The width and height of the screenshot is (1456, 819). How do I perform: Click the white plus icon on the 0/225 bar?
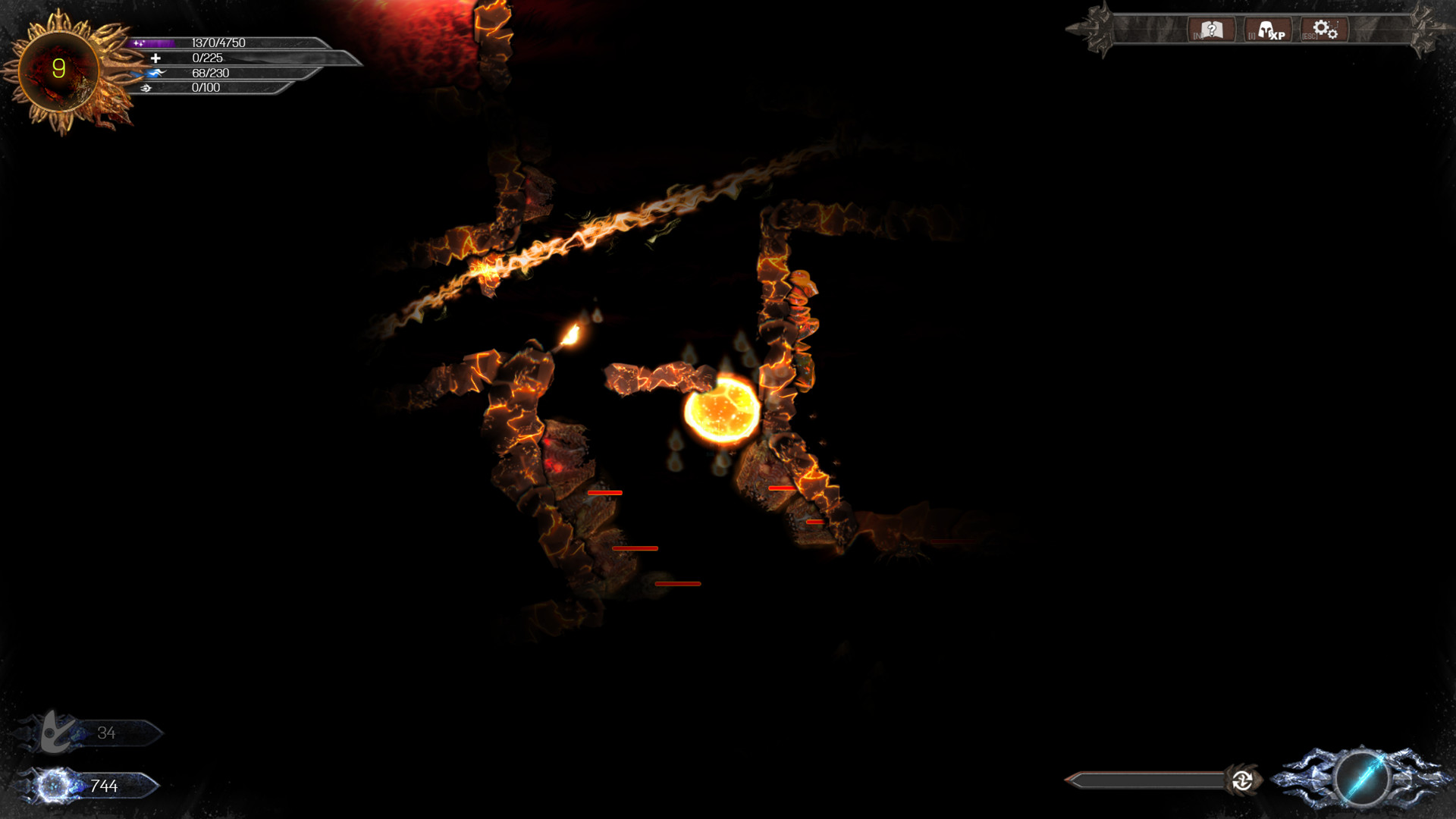156,58
